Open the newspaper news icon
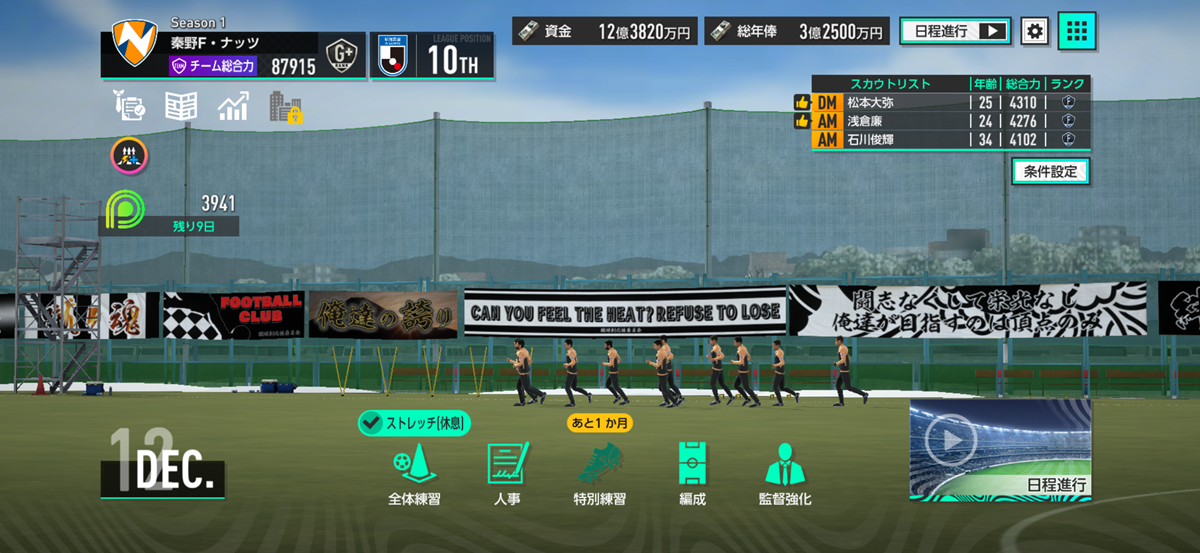The width and height of the screenshot is (1200, 553). [181, 106]
